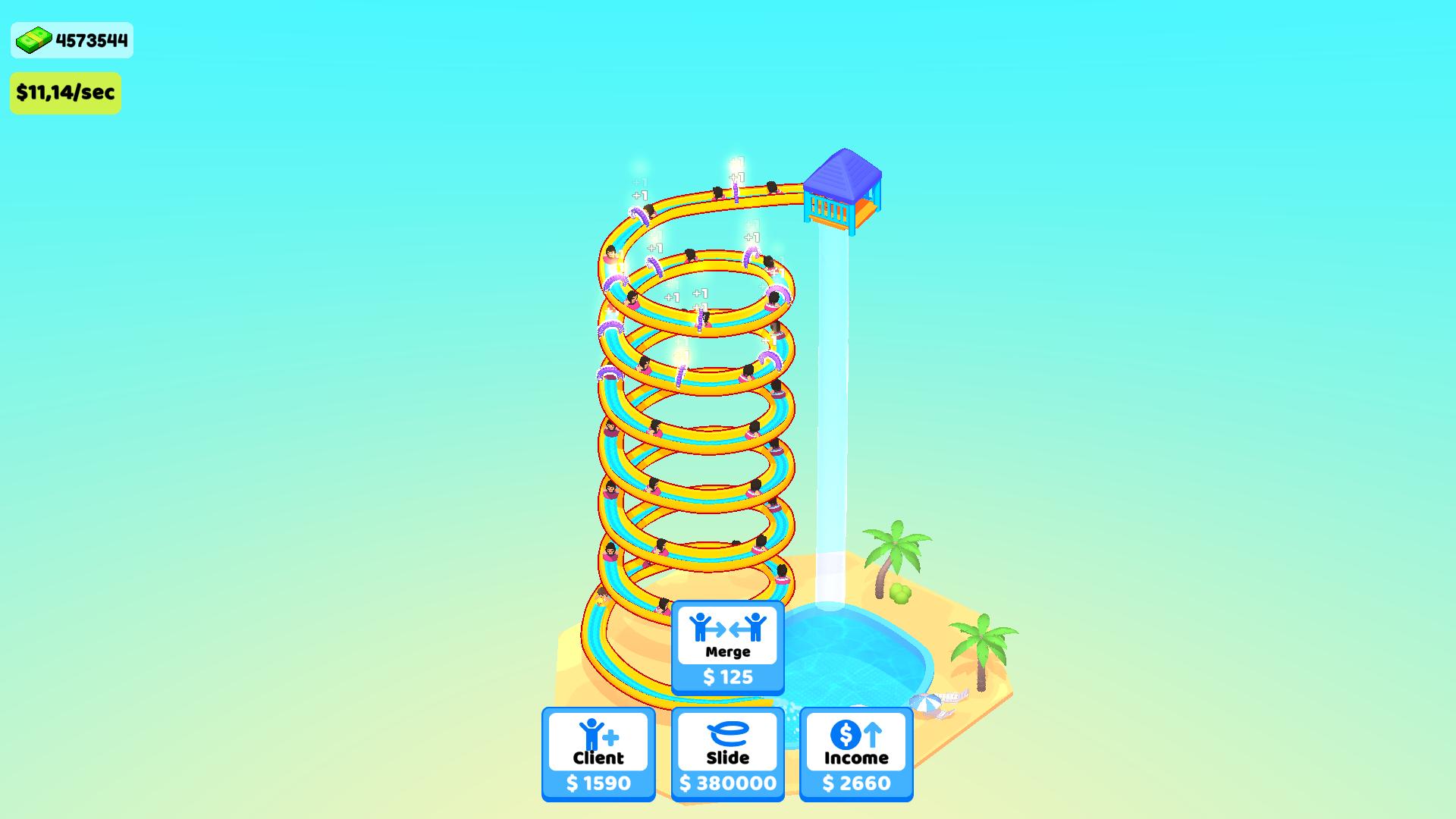This screenshot has width=1456, height=819.
Task: Buy a new Client for $1590
Action: [597, 783]
